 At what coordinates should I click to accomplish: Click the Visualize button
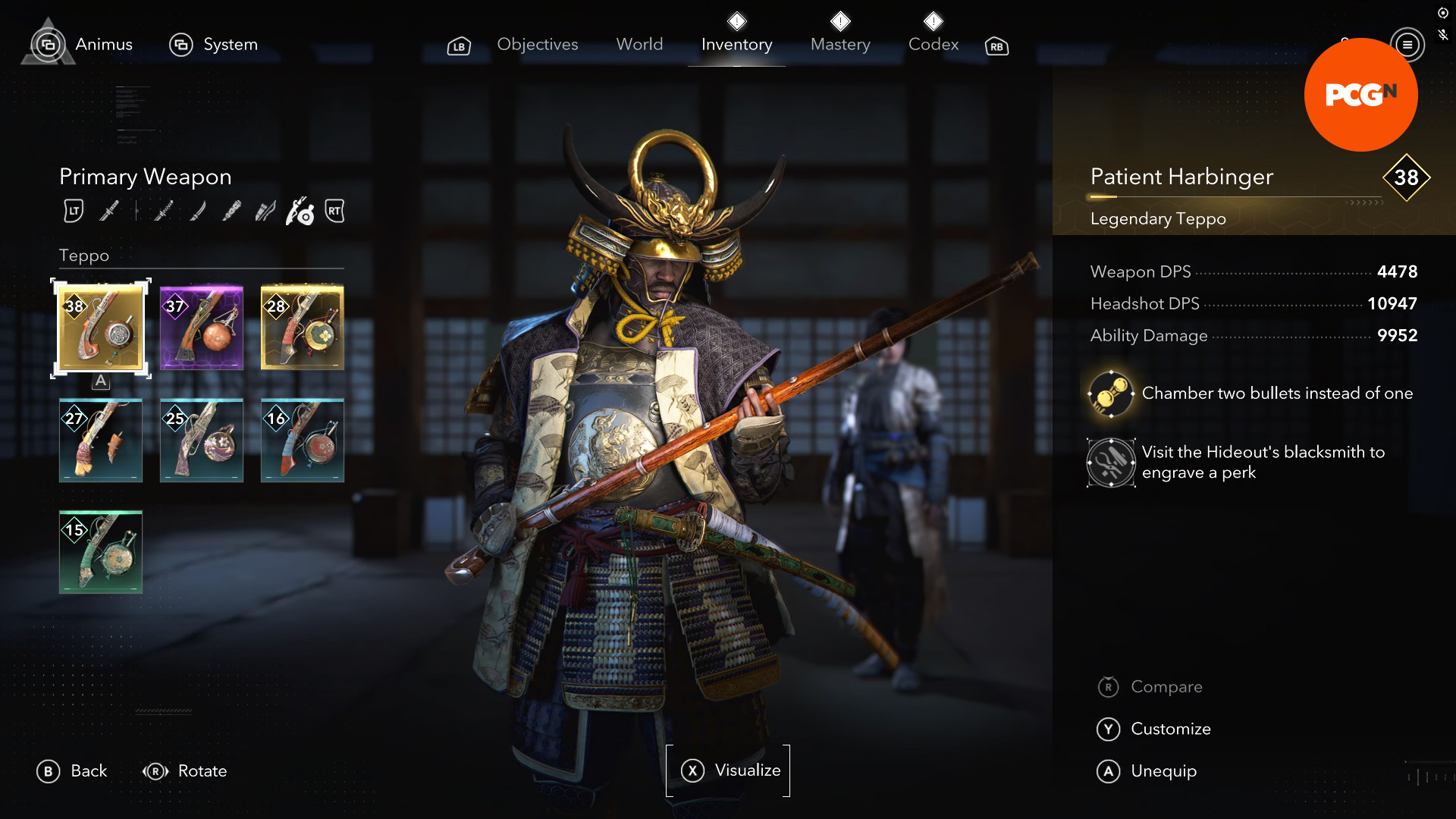pyautogui.click(x=728, y=770)
